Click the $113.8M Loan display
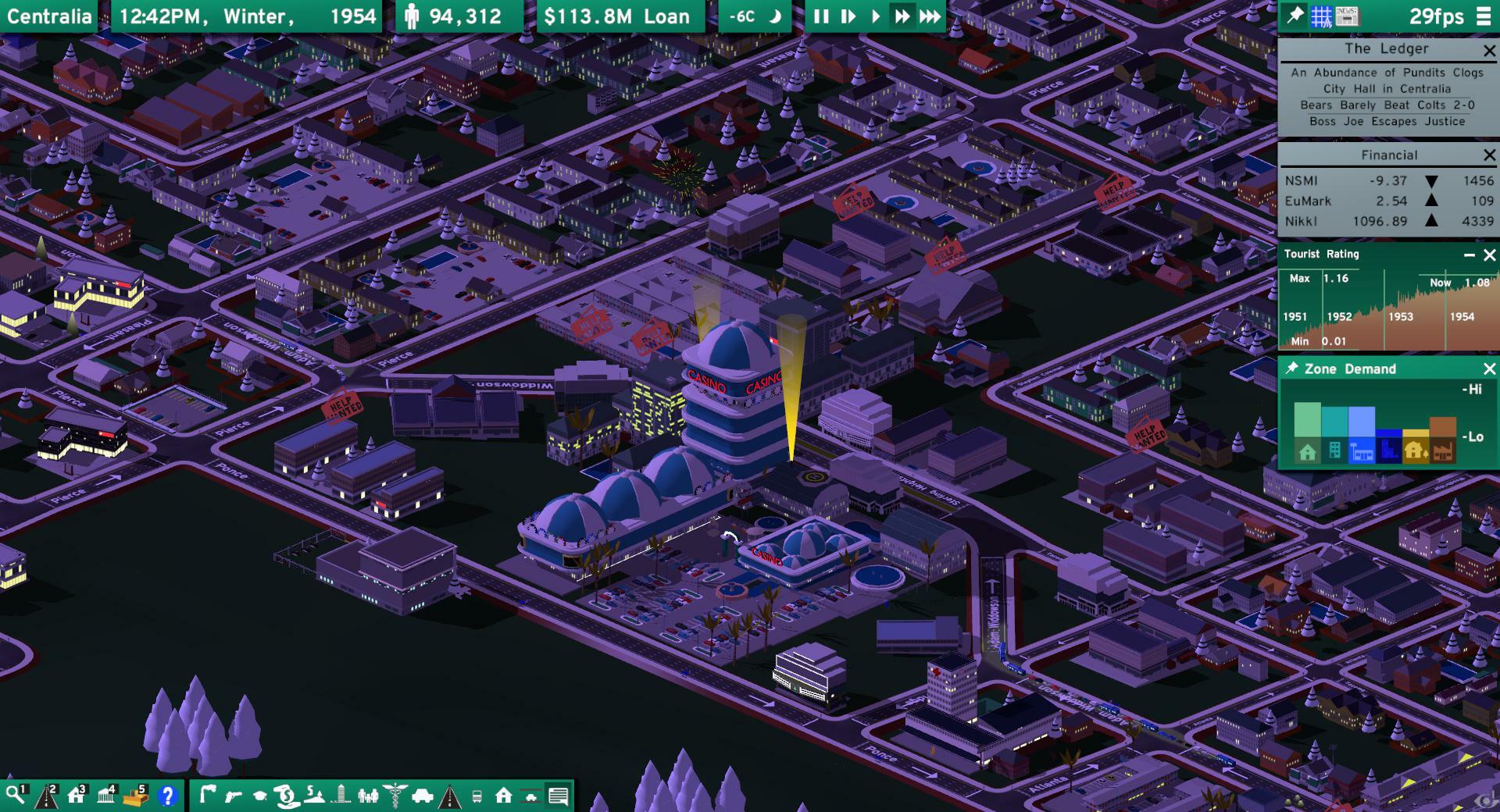 coord(620,15)
